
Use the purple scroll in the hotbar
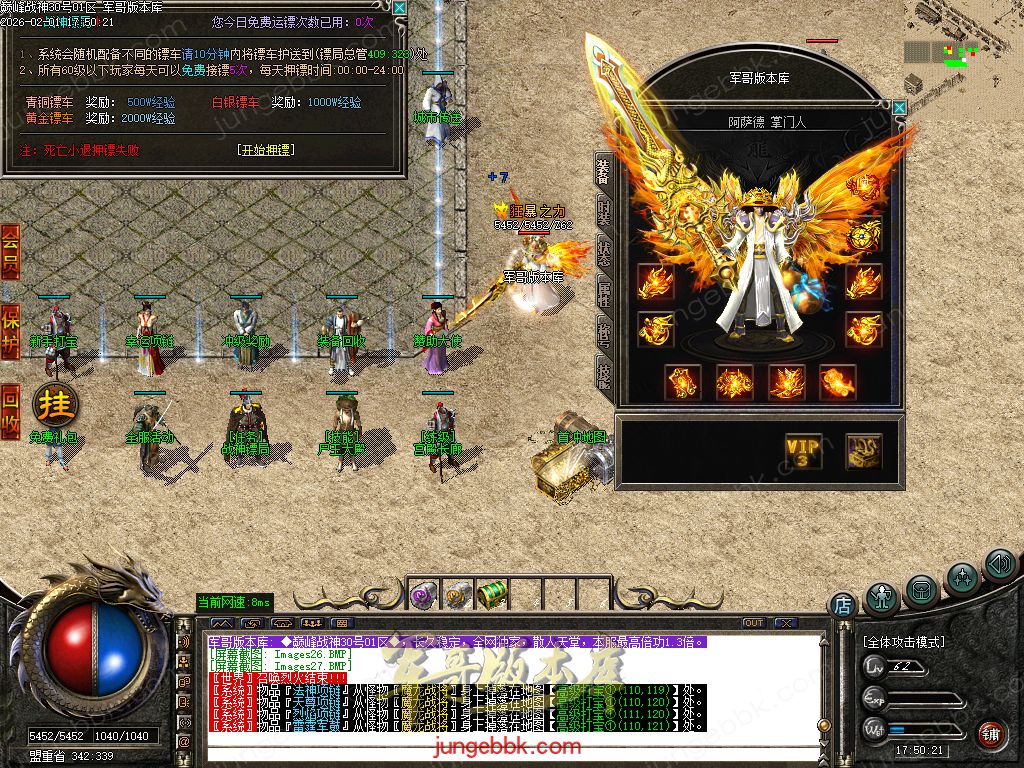[422, 595]
